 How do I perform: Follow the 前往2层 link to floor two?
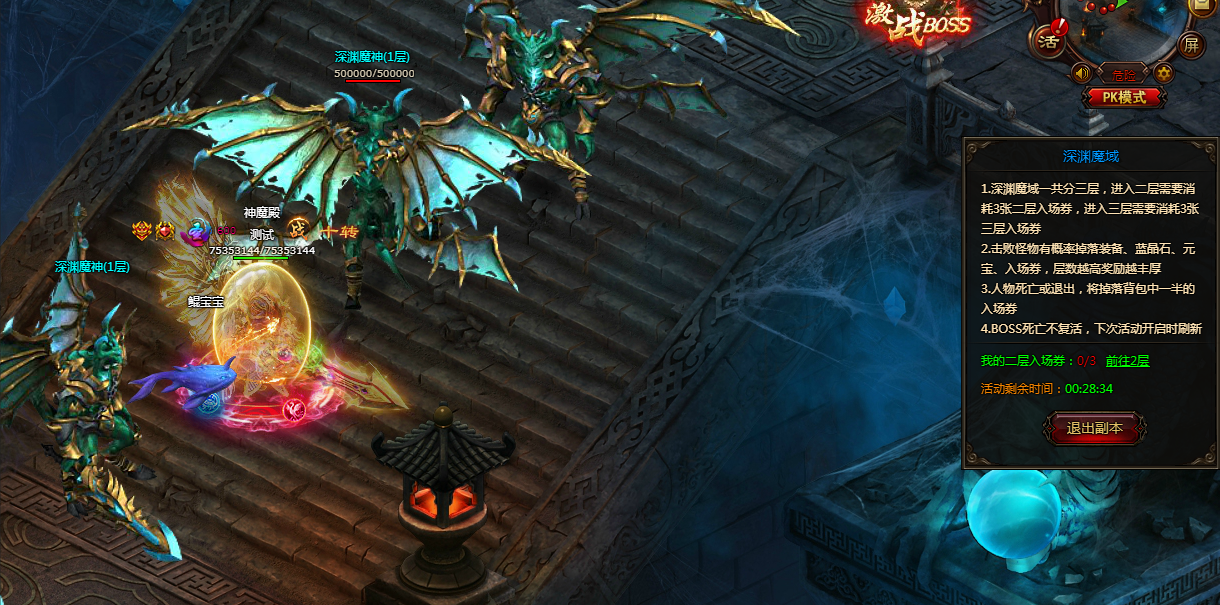coord(1128,361)
